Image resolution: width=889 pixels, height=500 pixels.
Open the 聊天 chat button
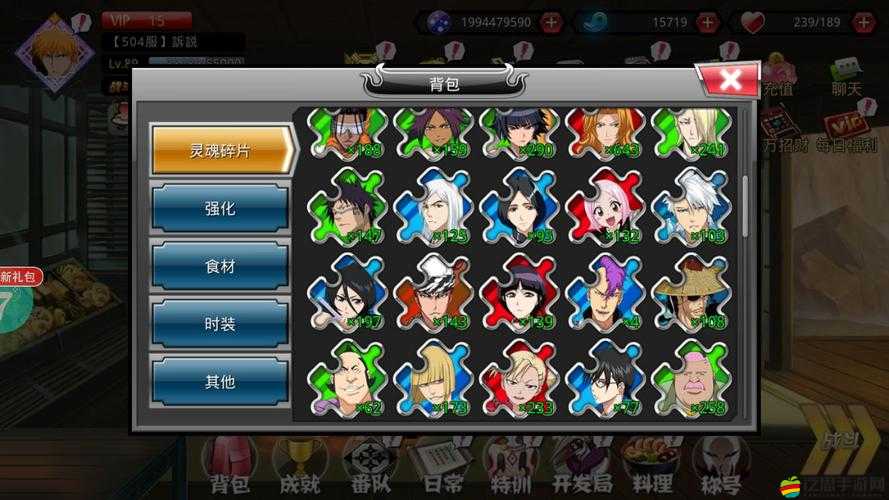click(846, 78)
